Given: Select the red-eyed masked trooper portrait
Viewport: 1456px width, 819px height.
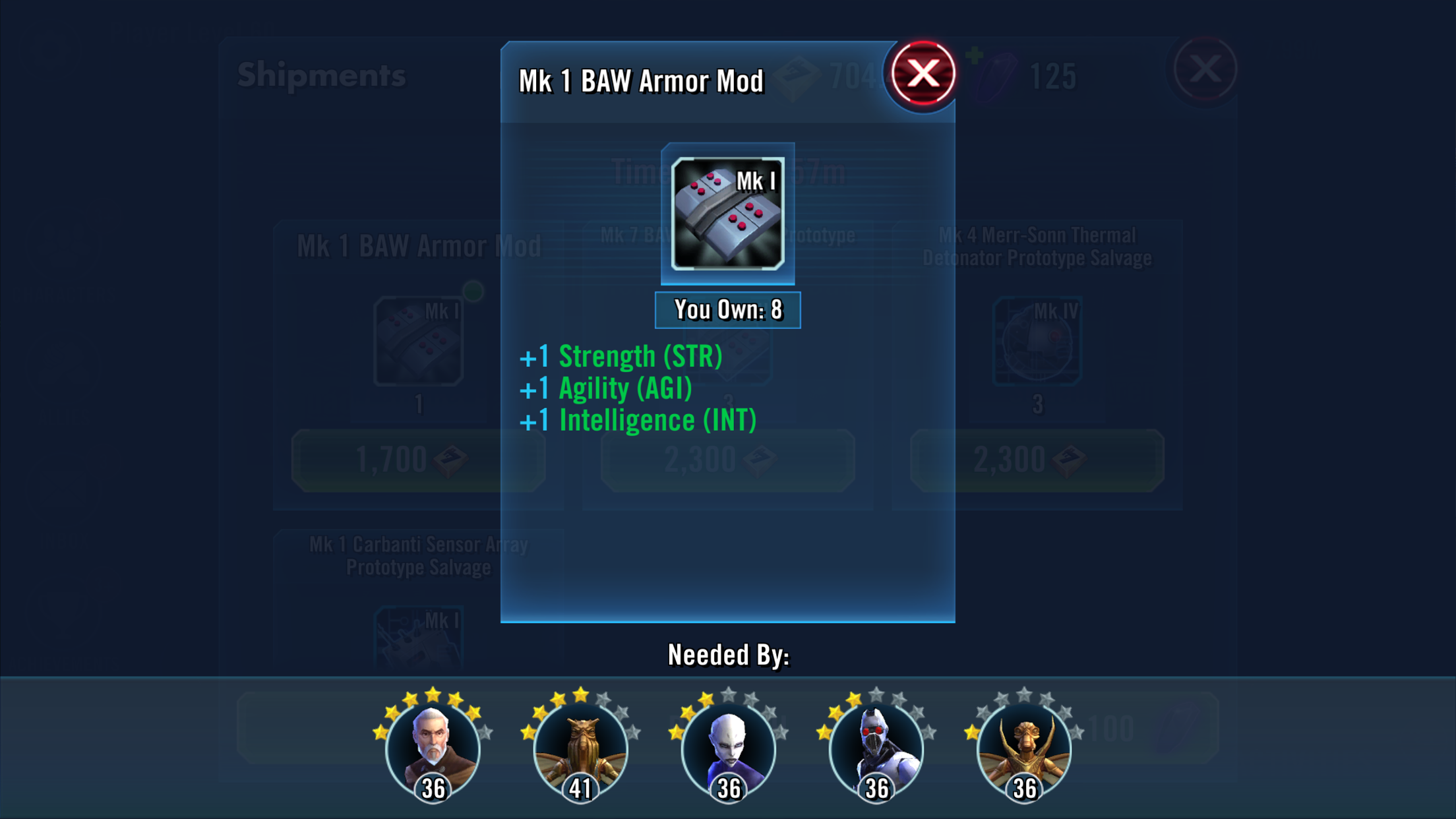Looking at the screenshot, I should click(x=876, y=750).
